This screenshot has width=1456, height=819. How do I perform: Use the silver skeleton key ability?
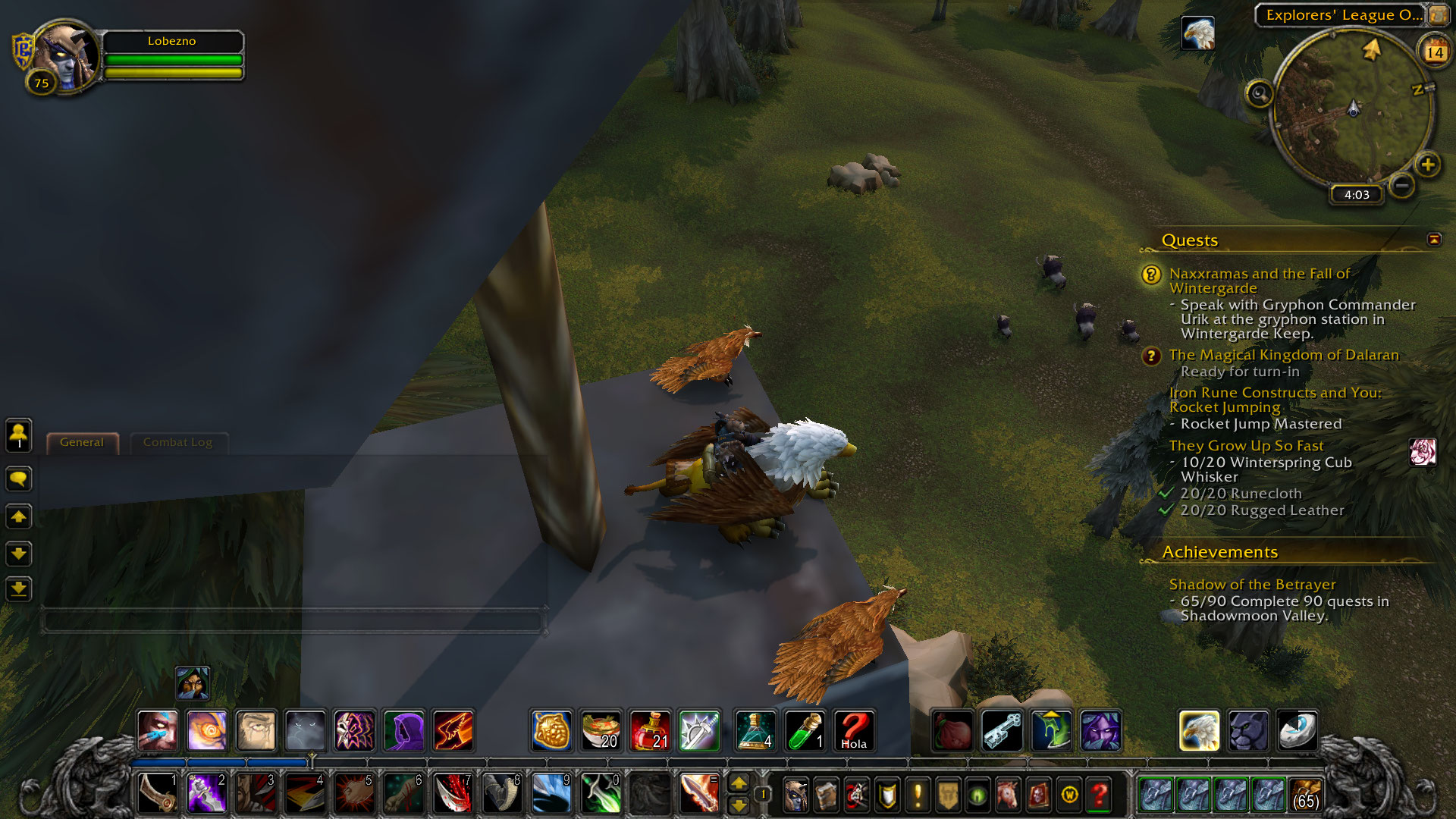point(1002,730)
